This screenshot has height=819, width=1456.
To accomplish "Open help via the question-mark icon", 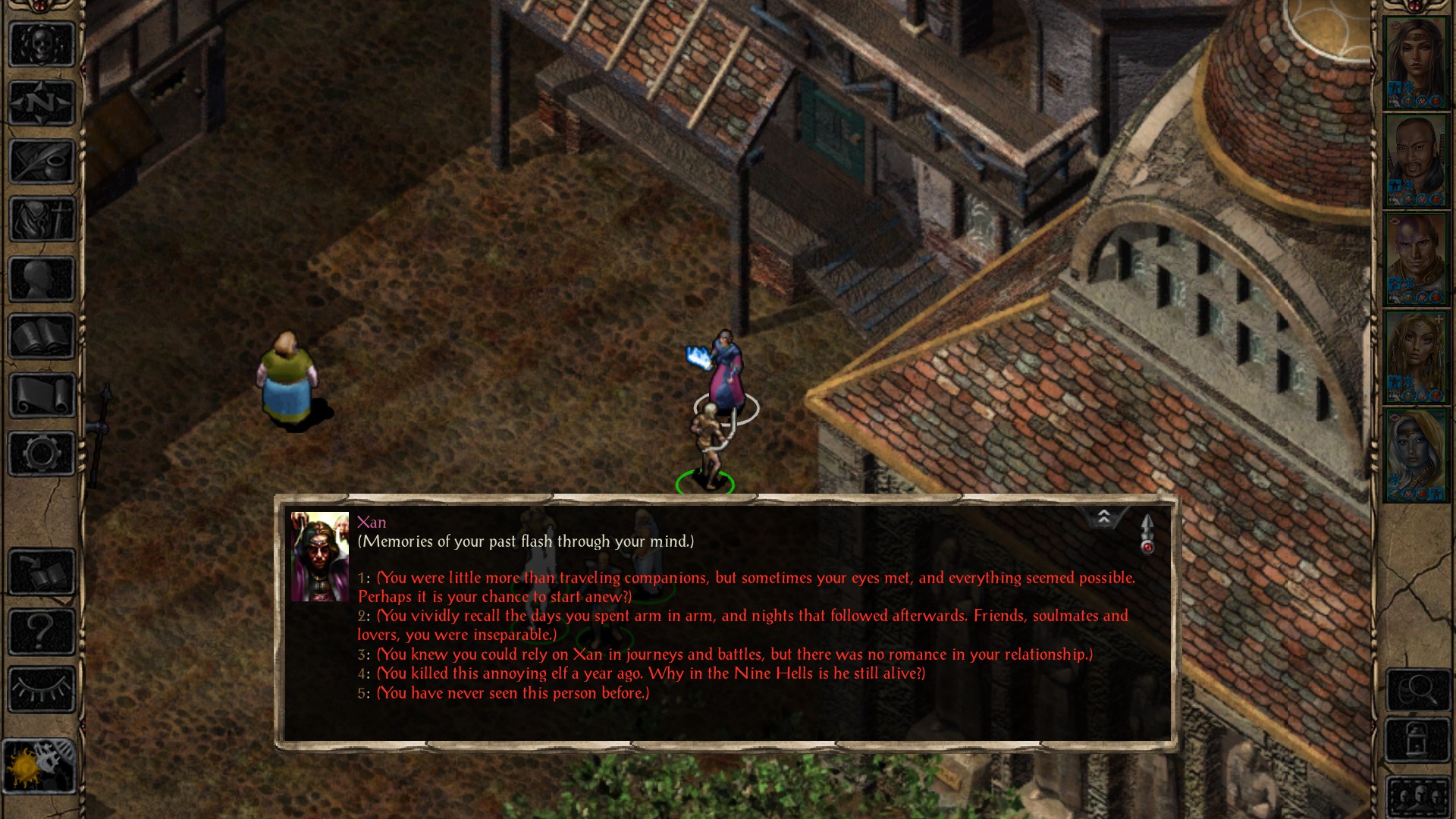I will (42, 632).
